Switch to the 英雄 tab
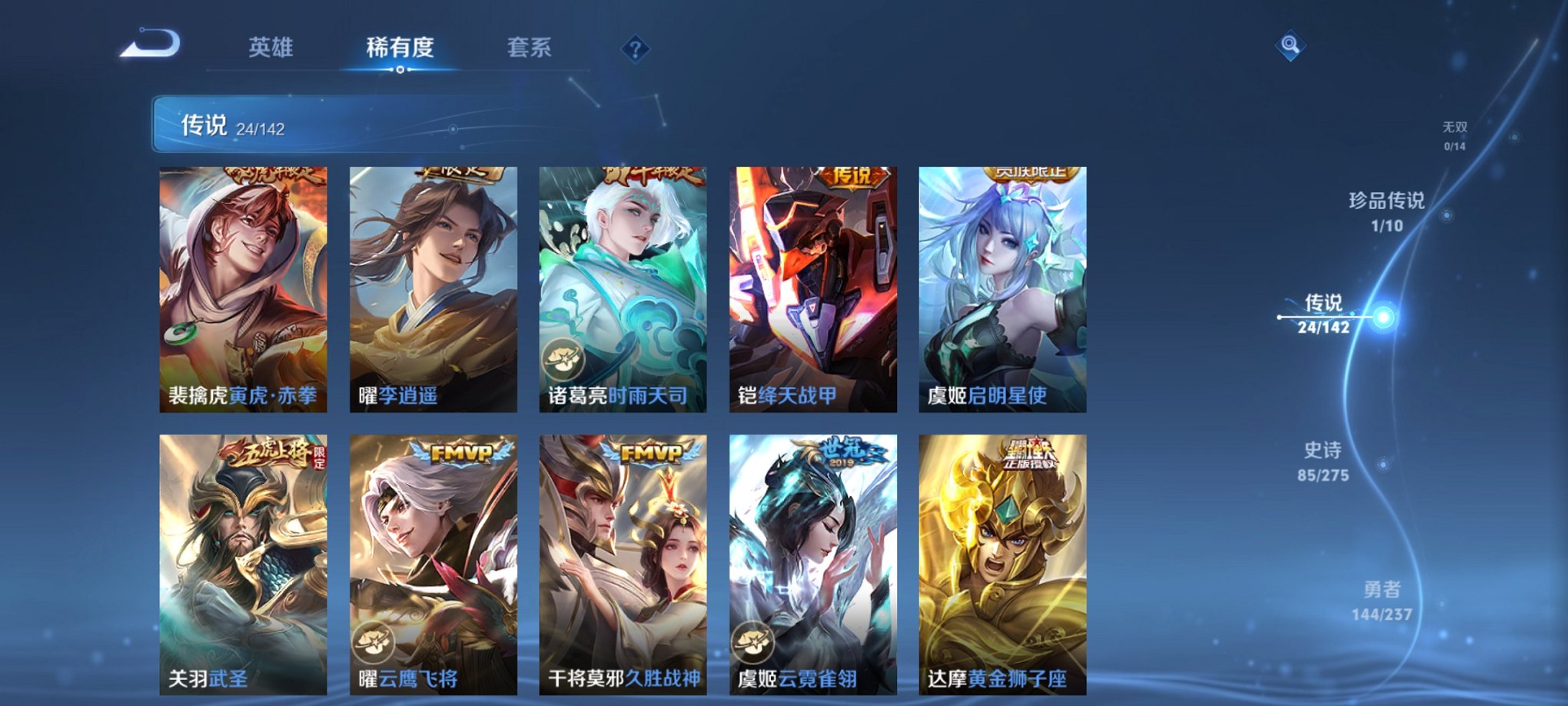This screenshot has height=706, width=1568. 271,48
